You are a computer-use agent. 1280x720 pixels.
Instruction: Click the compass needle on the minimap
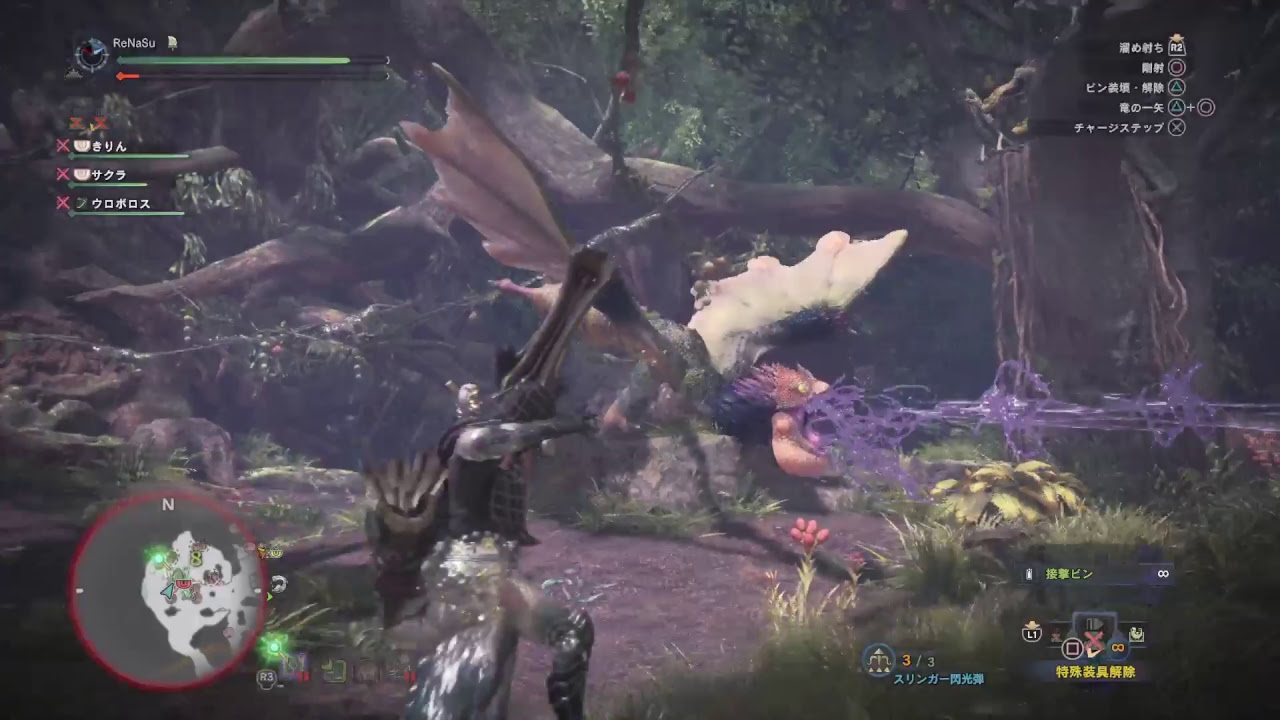pyautogui.click(x=168, y=590)
